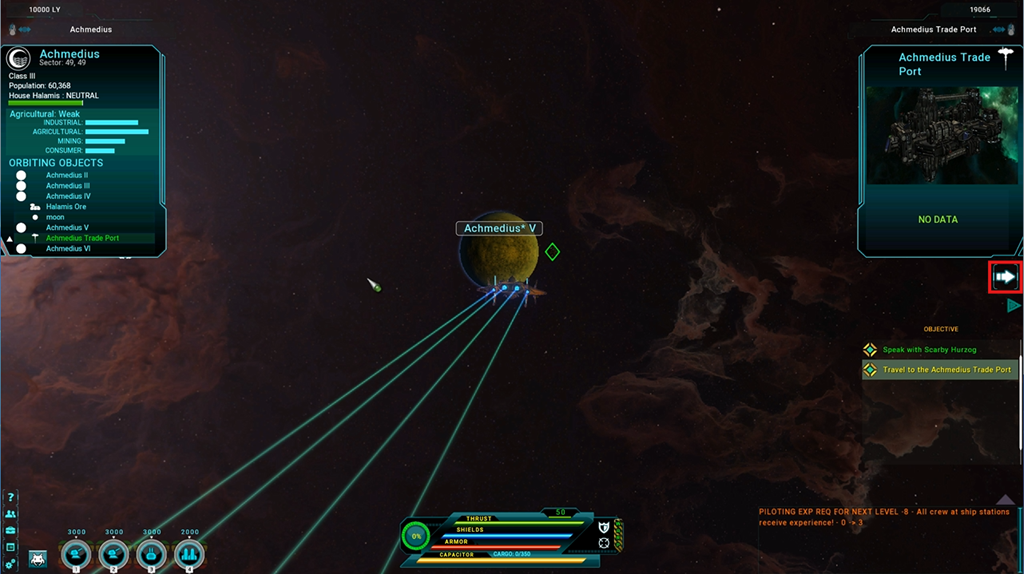The height and width of the screenshot is (574, 1024).
Task: Activate weapon slot 4 missile launcher
Action: [189, 554]
